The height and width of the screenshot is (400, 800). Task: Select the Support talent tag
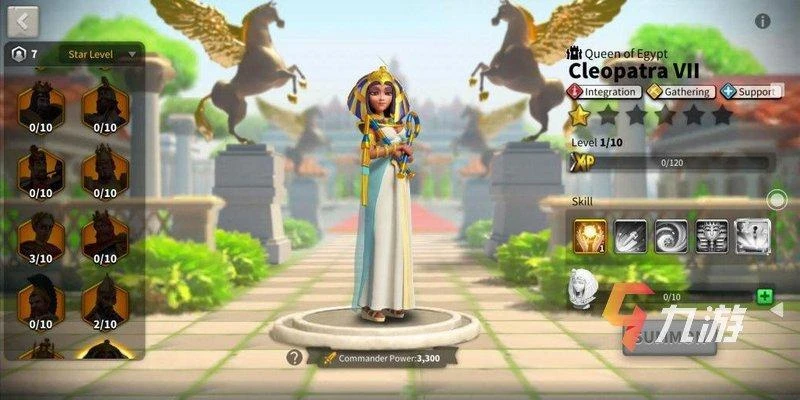pos(749,92)
